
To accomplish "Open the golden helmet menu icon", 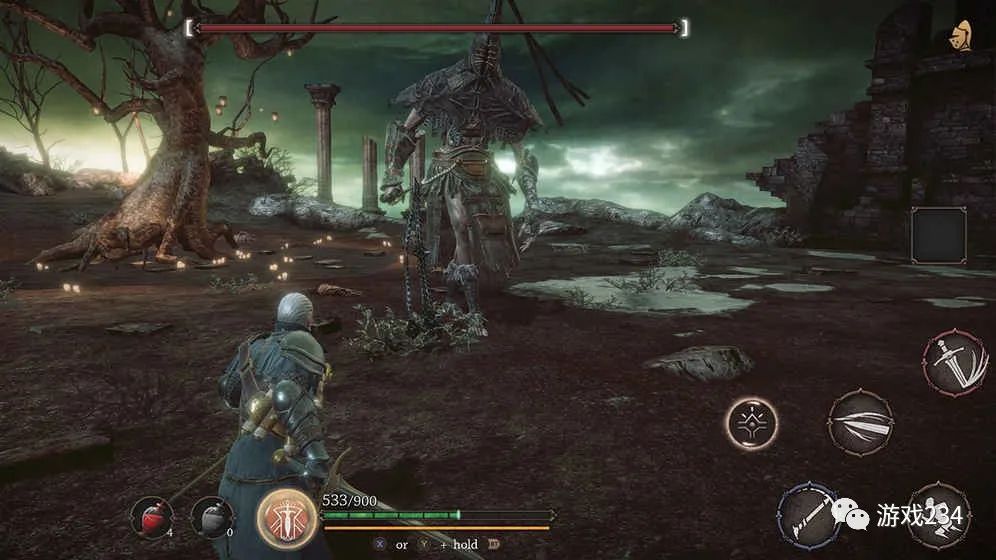I will [962, 36].
